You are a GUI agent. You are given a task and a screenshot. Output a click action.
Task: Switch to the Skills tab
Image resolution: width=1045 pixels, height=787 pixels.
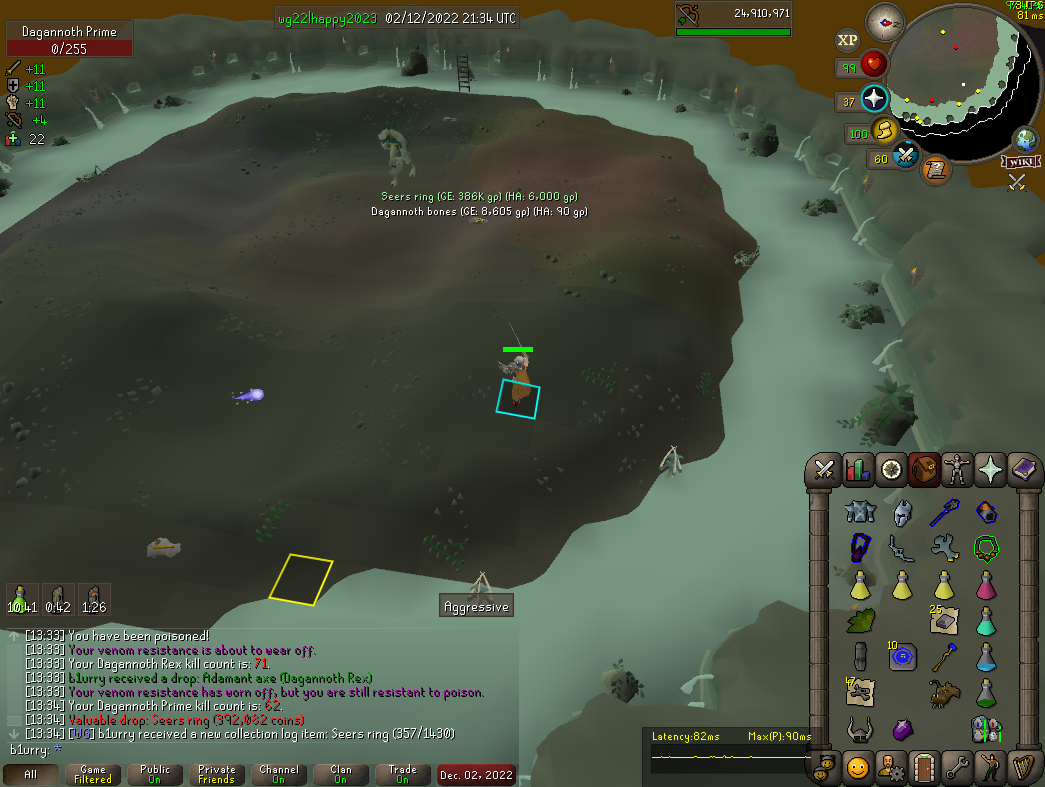(858, 469)
